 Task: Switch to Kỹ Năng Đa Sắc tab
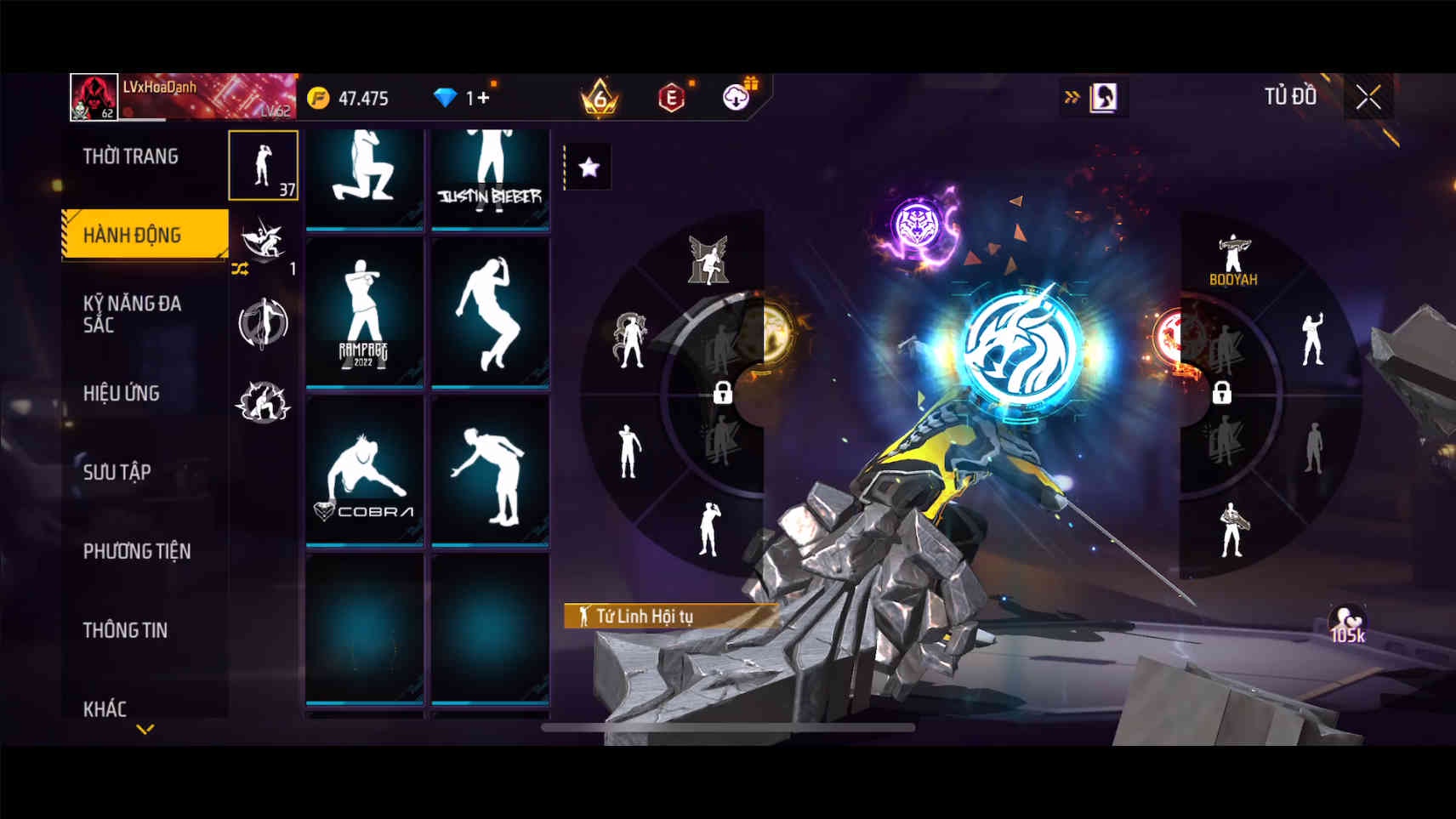click(133, 314)
